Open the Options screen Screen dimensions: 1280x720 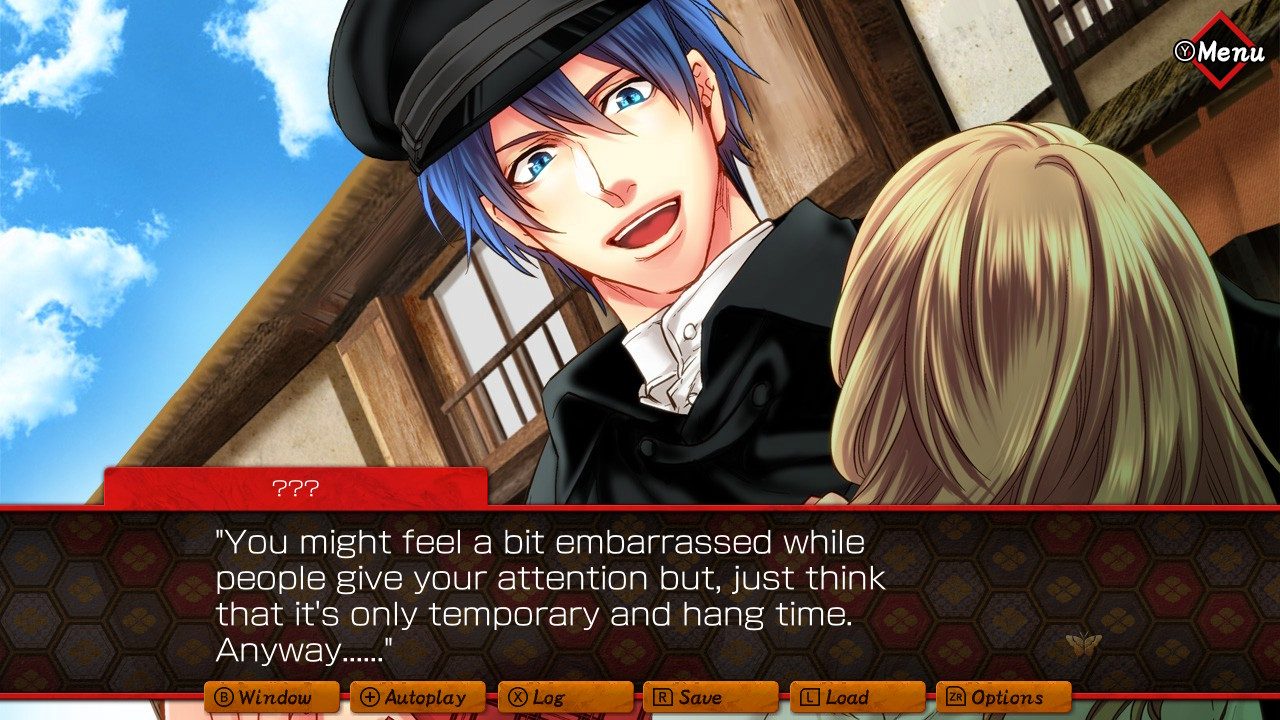coord(1005,697)
